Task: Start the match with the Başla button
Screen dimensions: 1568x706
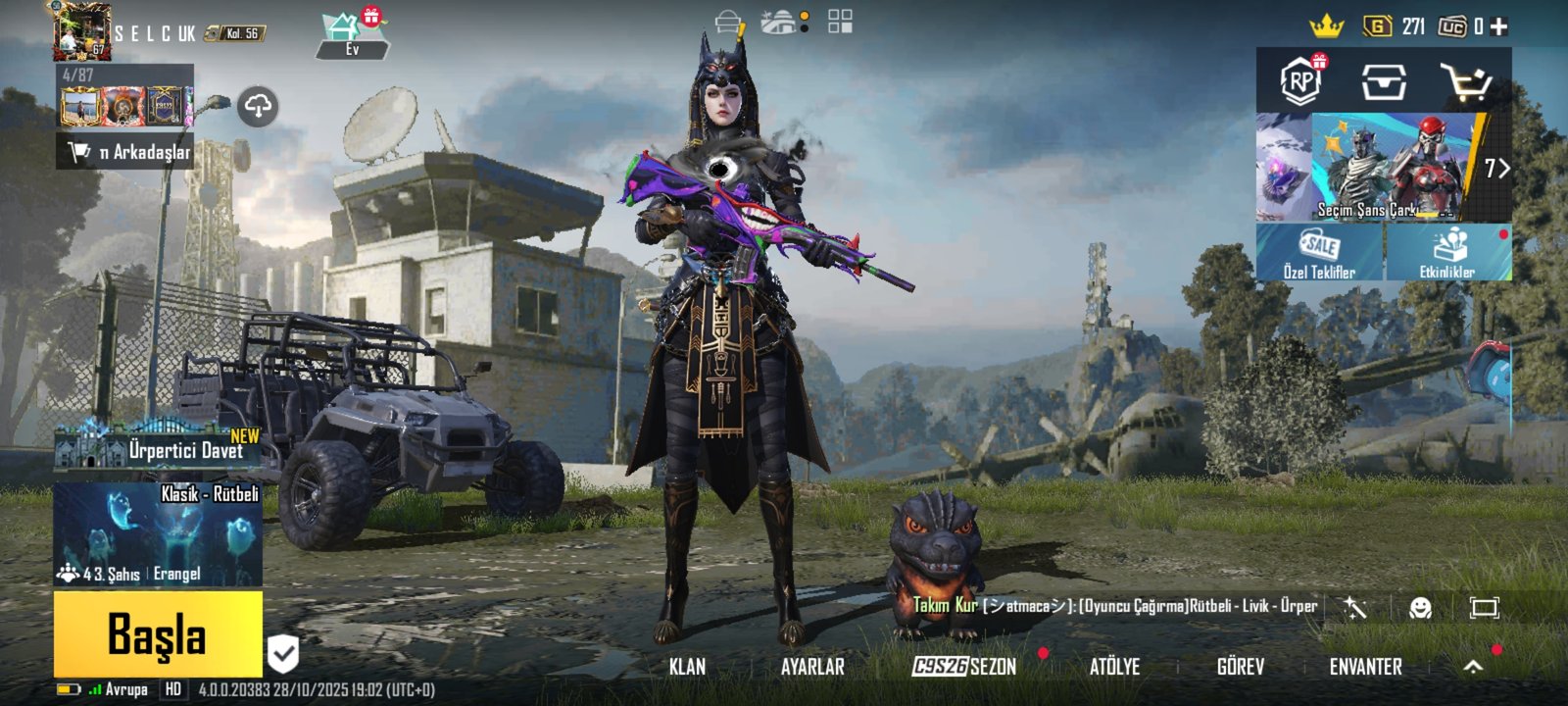Action: 158,634
